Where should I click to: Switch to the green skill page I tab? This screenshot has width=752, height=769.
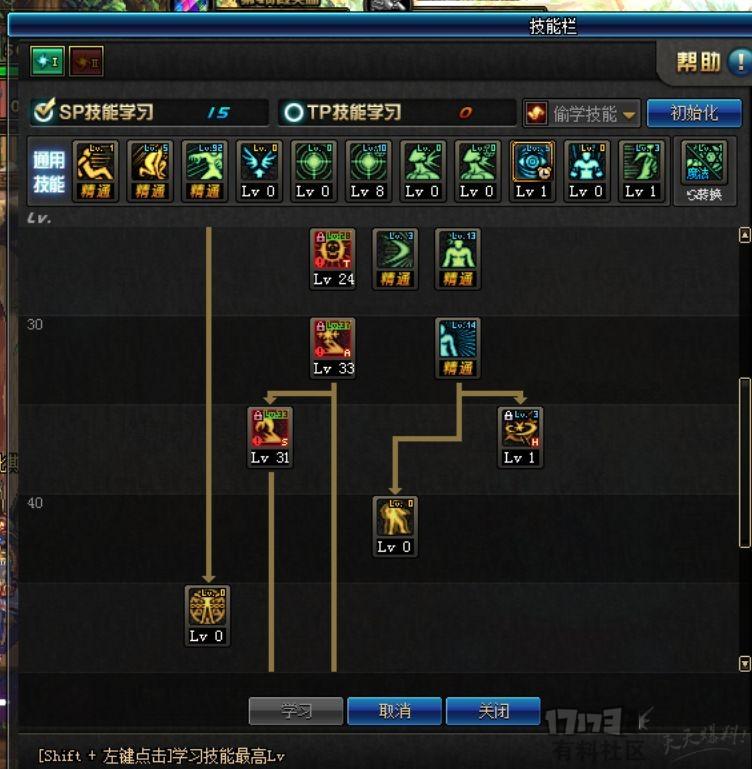(x=46, y=62)
